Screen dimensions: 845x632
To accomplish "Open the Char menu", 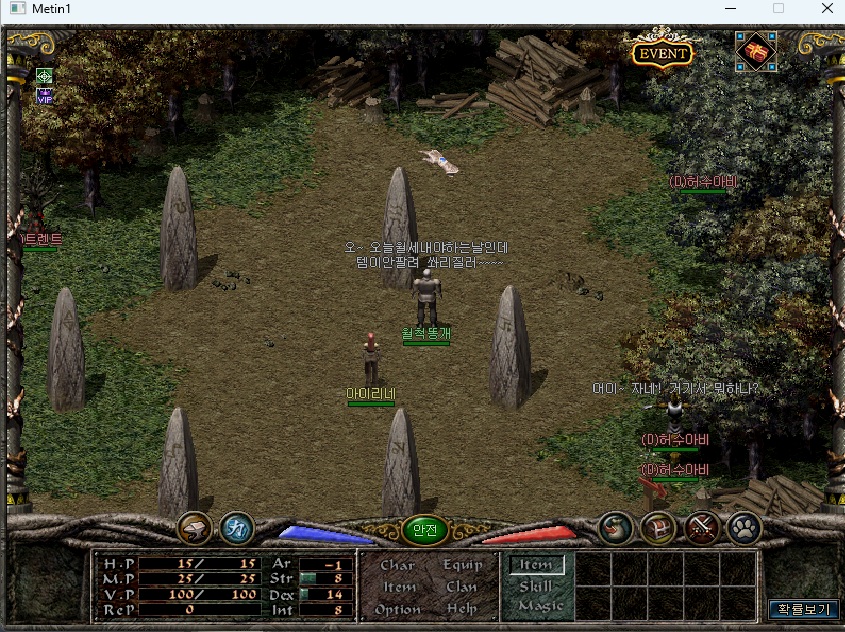I will click(x=398, y=565).
